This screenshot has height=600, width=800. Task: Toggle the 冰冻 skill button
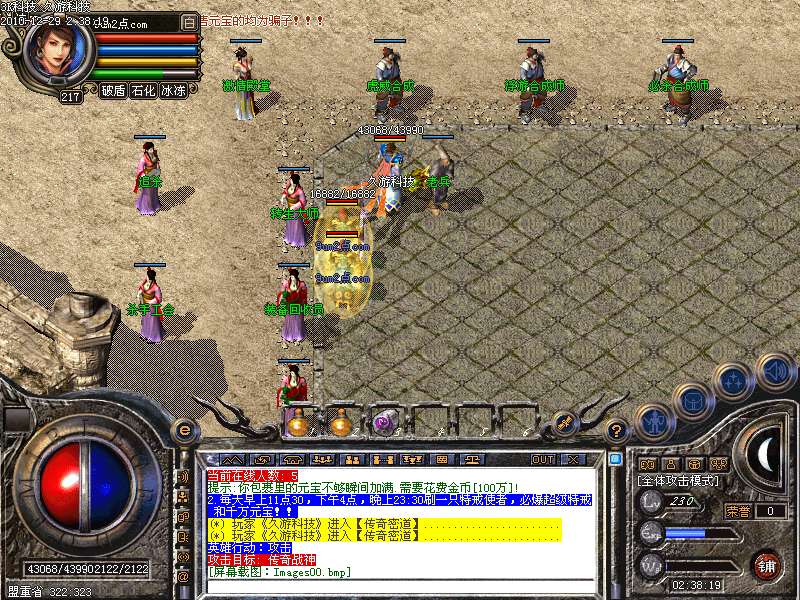(x=174, y=90)
